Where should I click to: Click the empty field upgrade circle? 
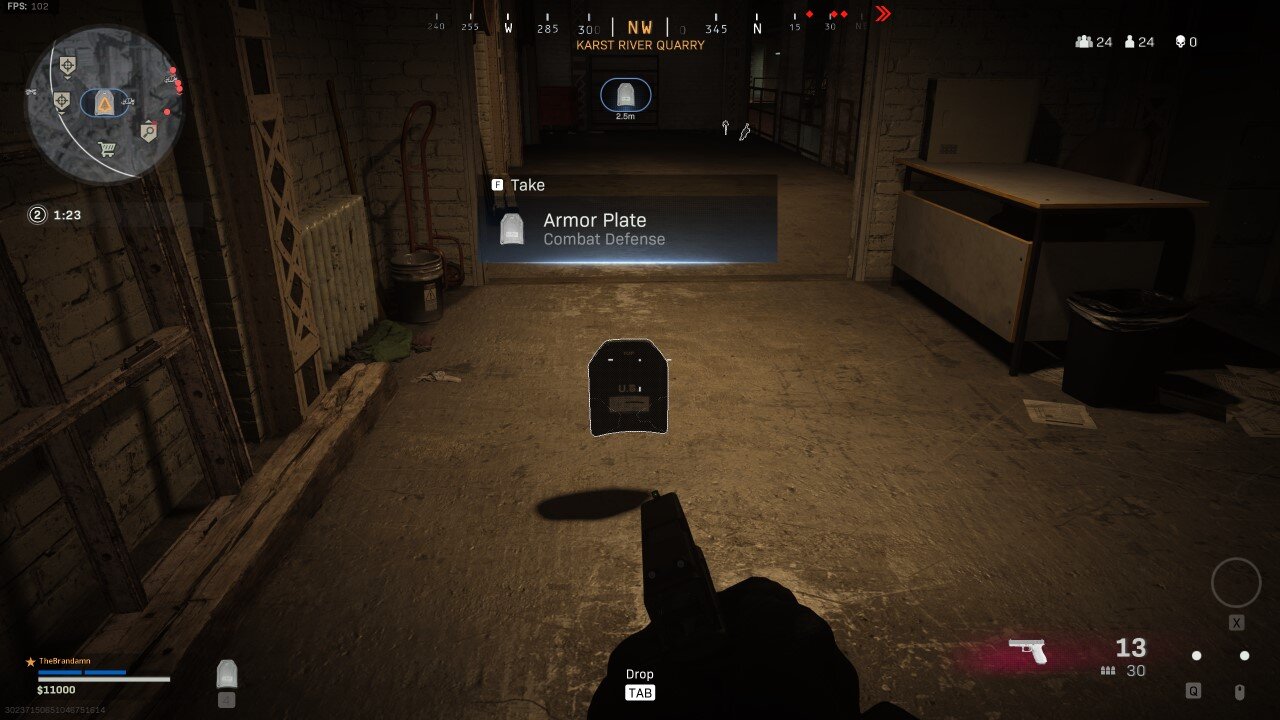point(1236,583)
